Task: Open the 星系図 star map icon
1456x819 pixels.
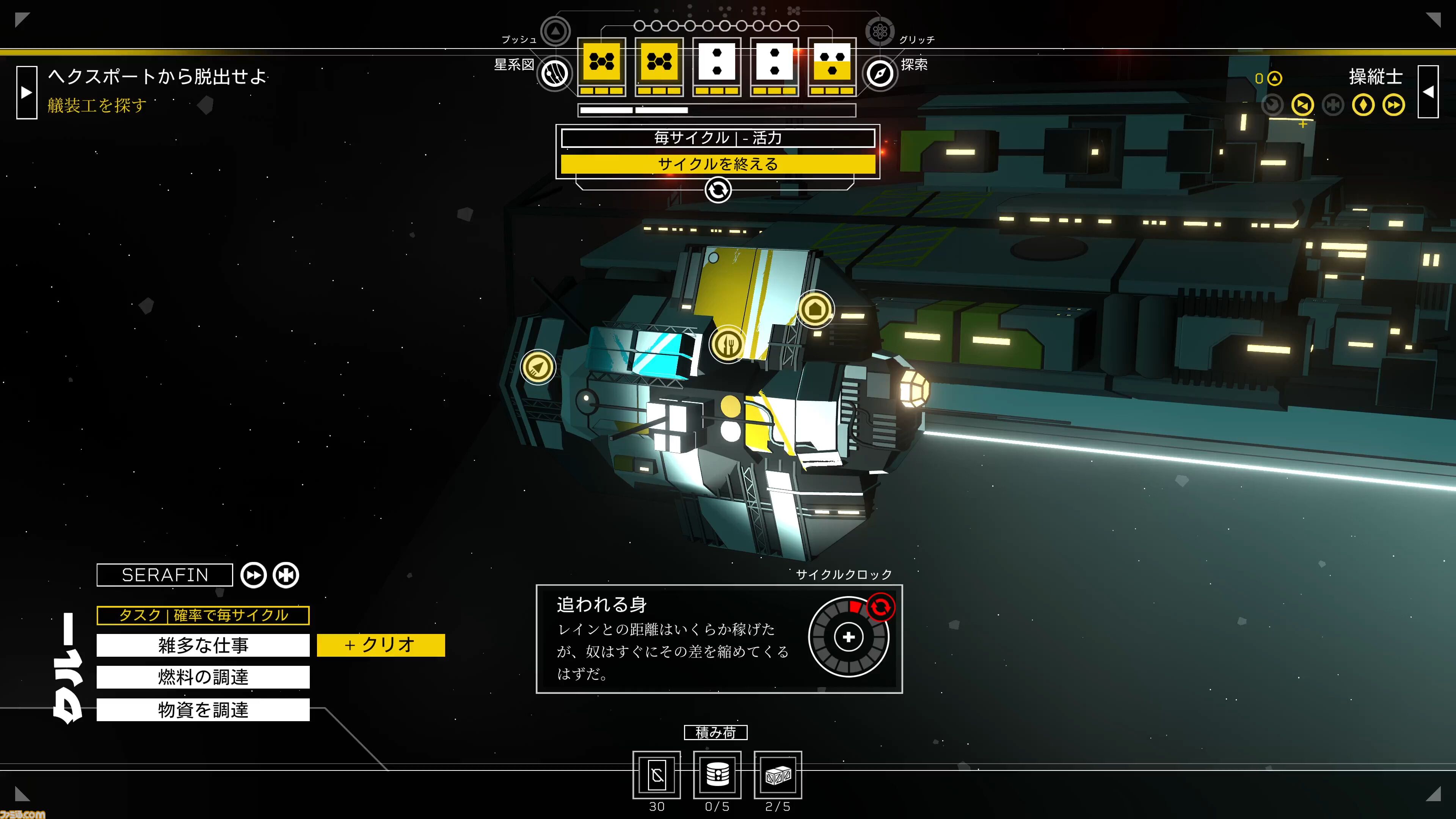Action: click(x=554, y=74)
